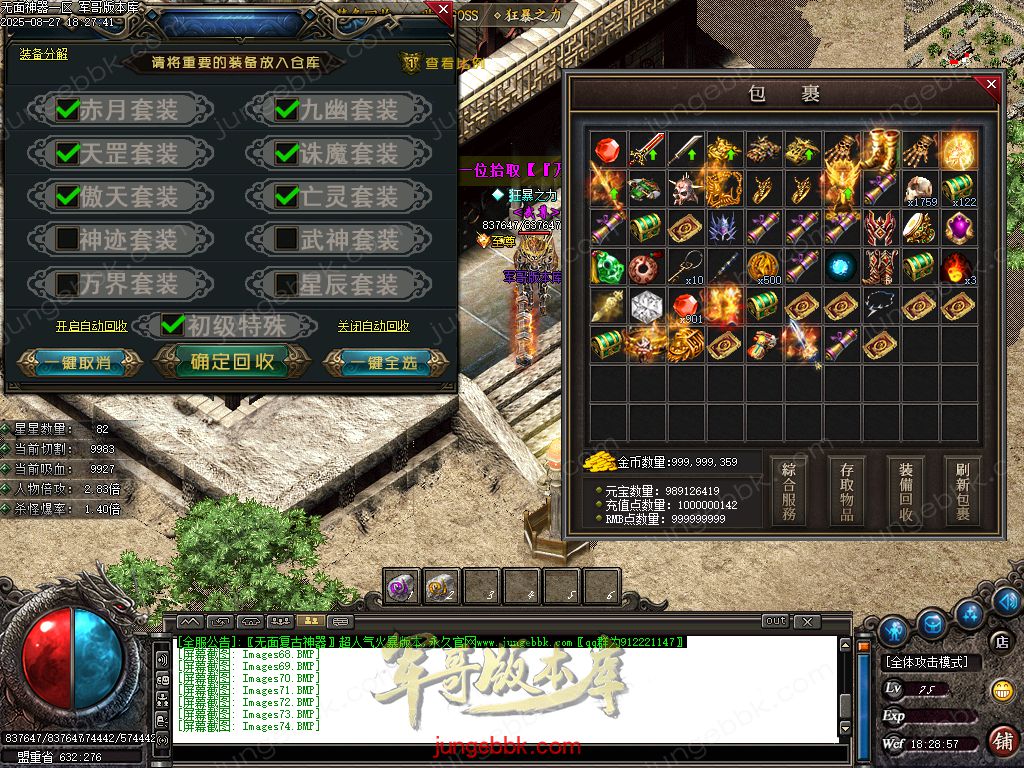Uncheck the 九幽套装 option

tap(287, 109)
